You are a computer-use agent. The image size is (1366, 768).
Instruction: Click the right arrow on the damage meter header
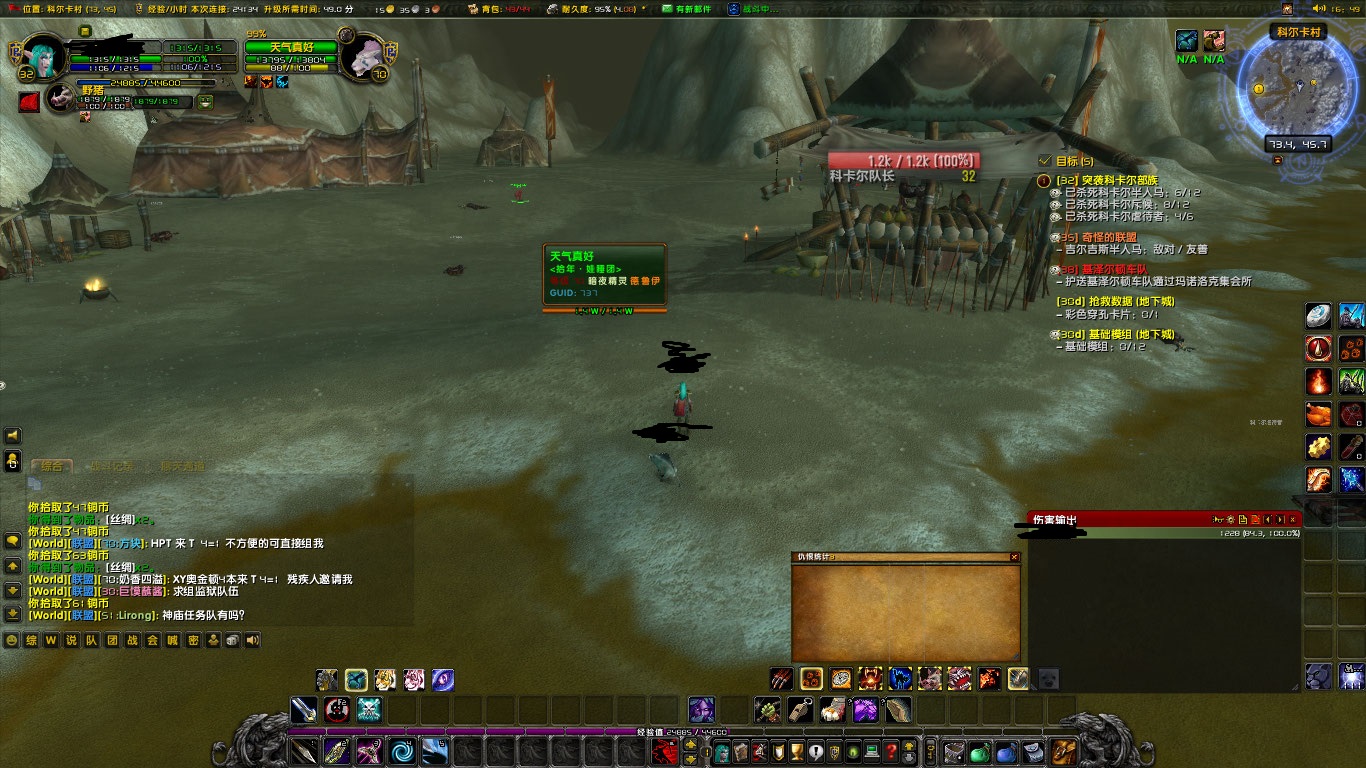point(1280,519)
